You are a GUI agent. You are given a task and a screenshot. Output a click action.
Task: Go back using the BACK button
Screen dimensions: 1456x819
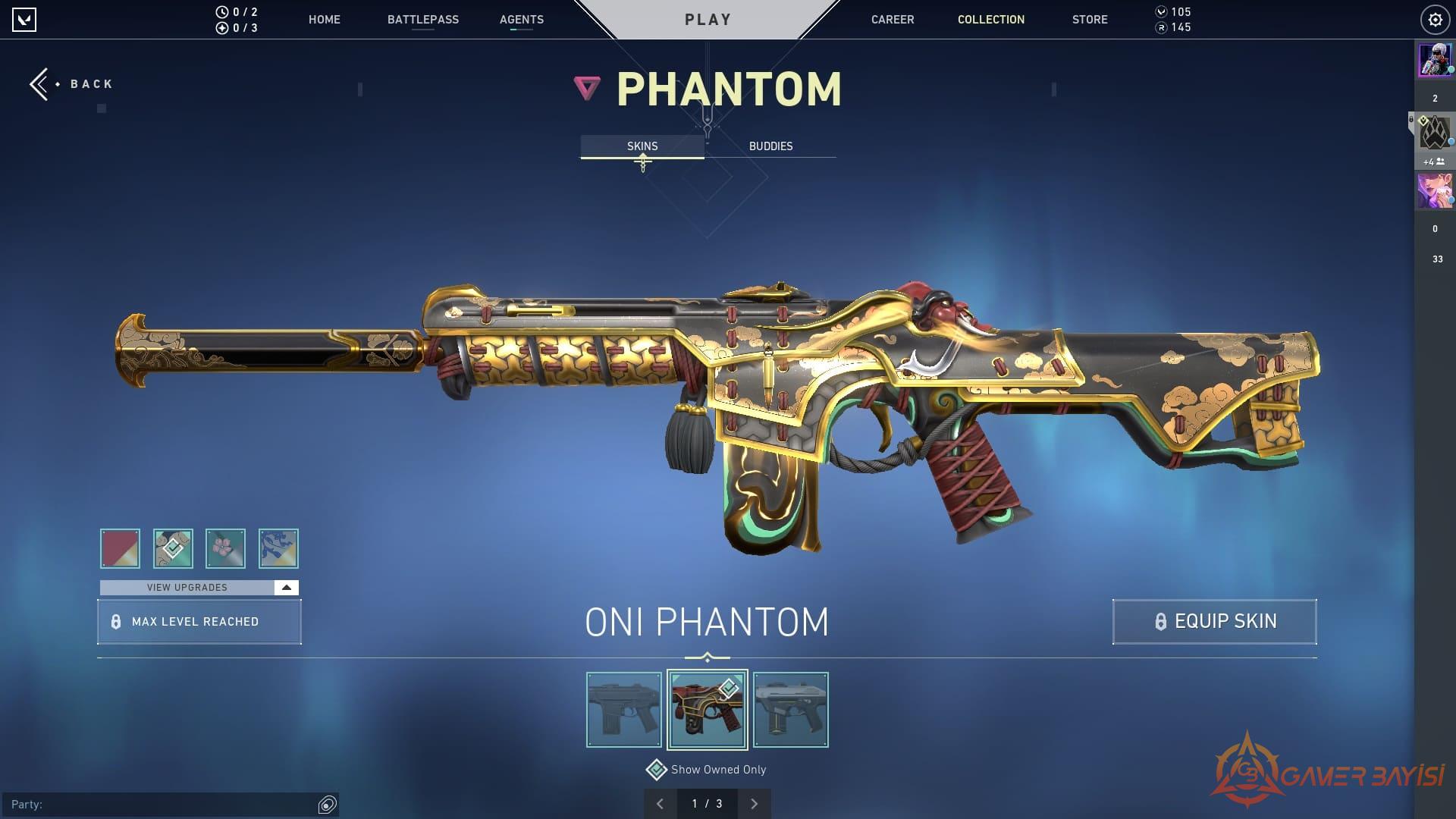tap(72, 84)
